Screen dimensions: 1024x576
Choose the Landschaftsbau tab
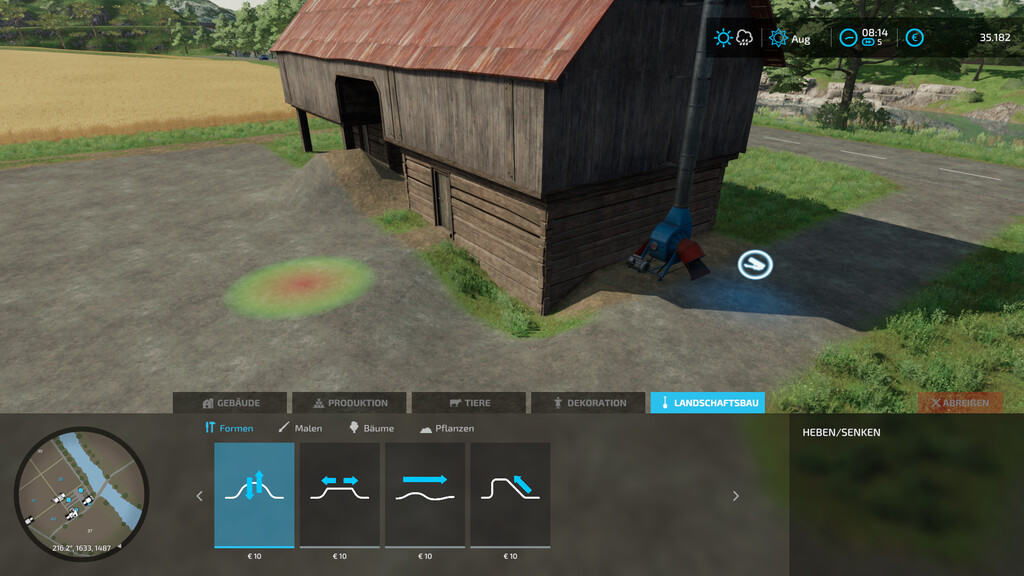click(x=707, y=403)
